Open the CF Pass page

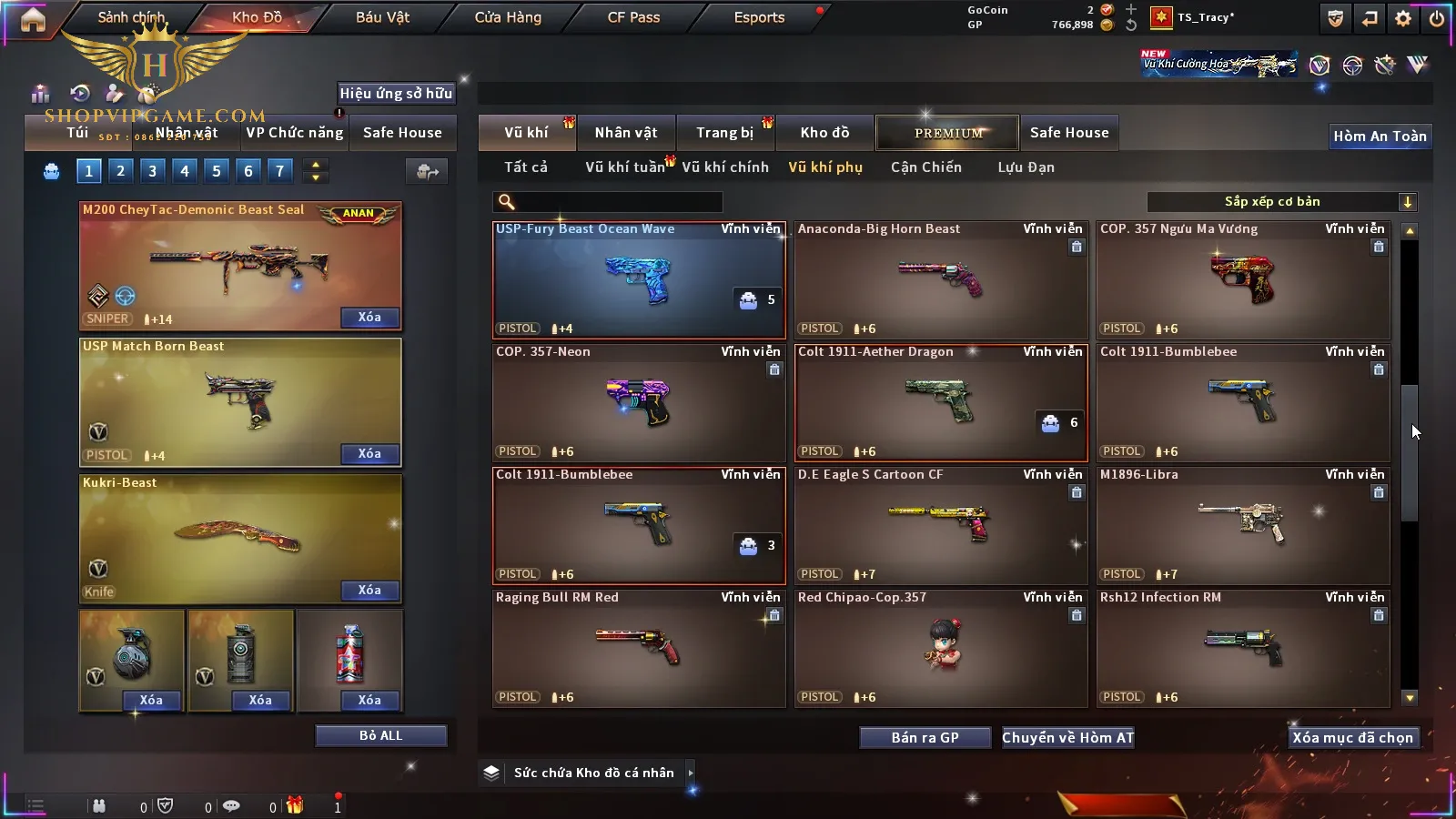pos(633,17)
